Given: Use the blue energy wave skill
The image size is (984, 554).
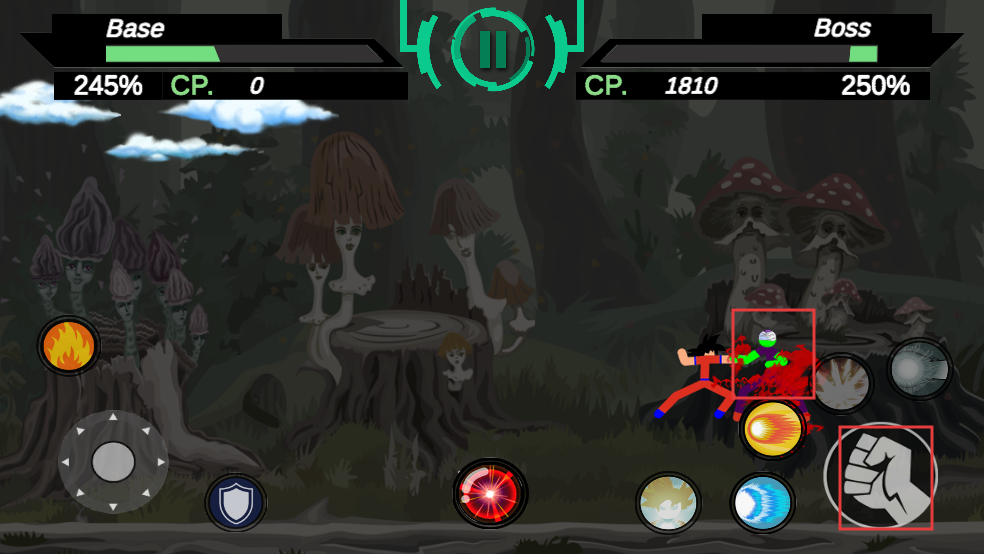Looking at the screenshot, I should click(762, 503).
